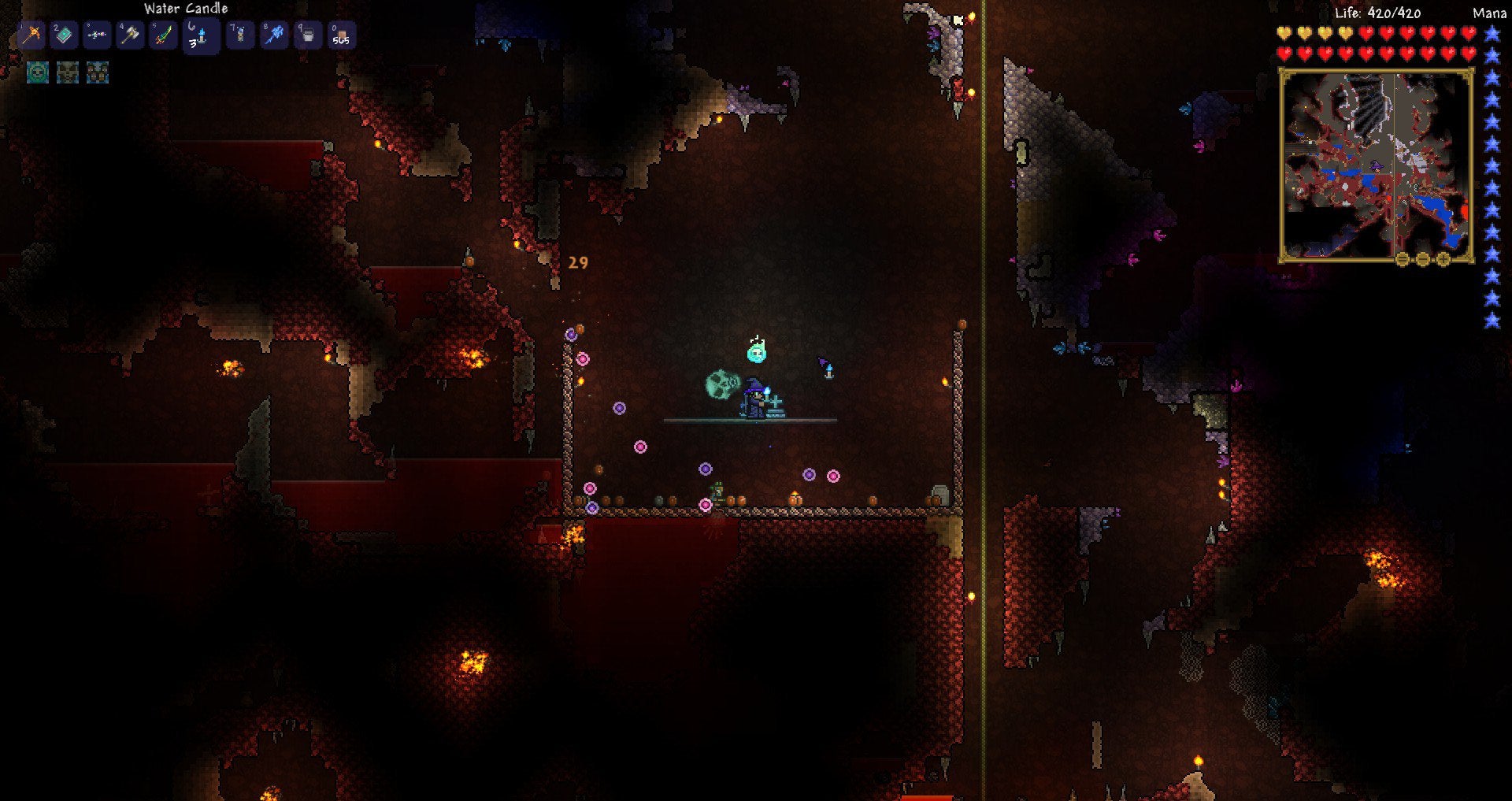Screen dimensions: 1512x801
Task: Select the green bladed sword slot
Action: pyautogui.click(x=163, y=35)
